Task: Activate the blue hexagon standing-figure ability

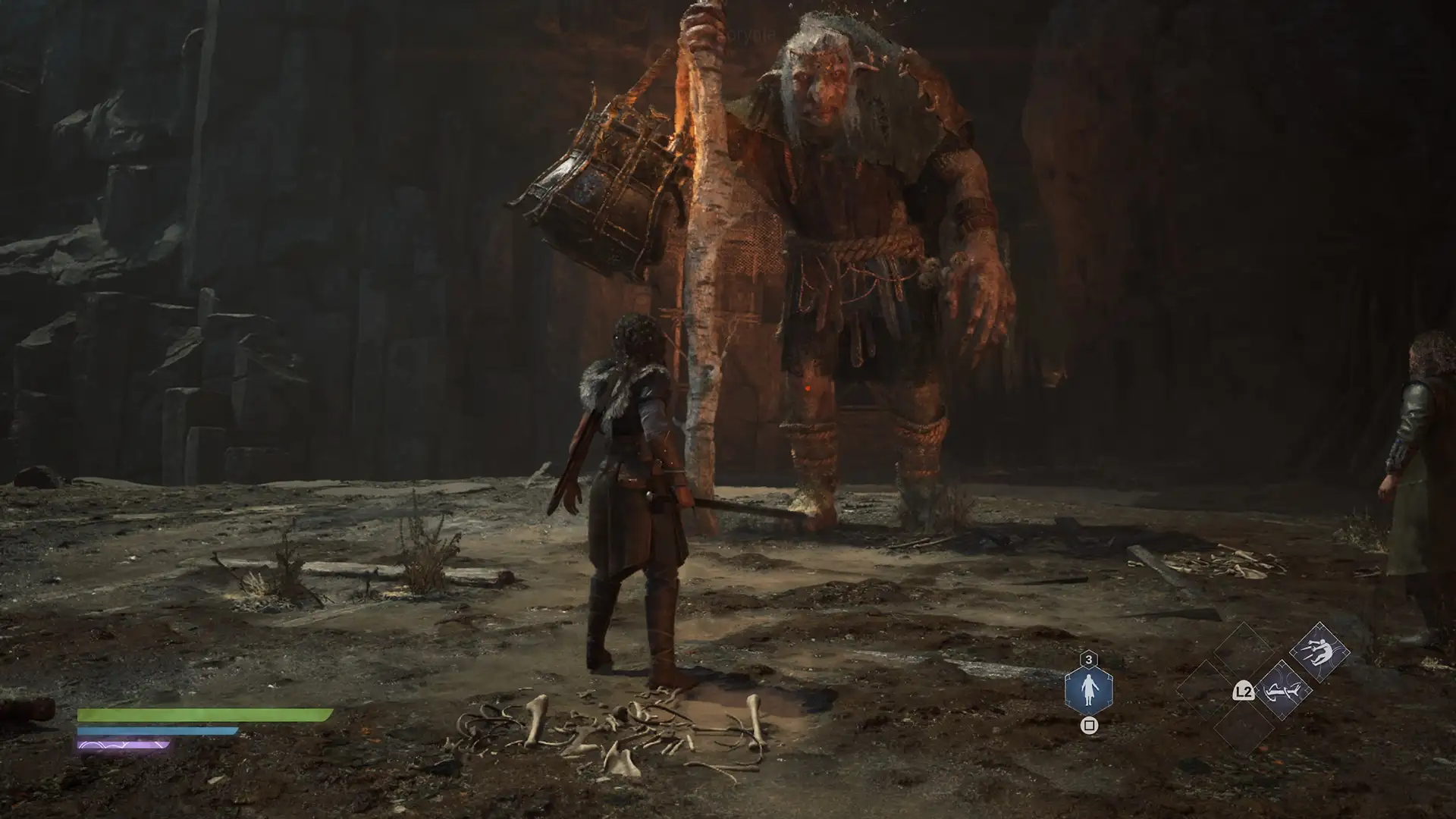Action: tap(1088, 689)
